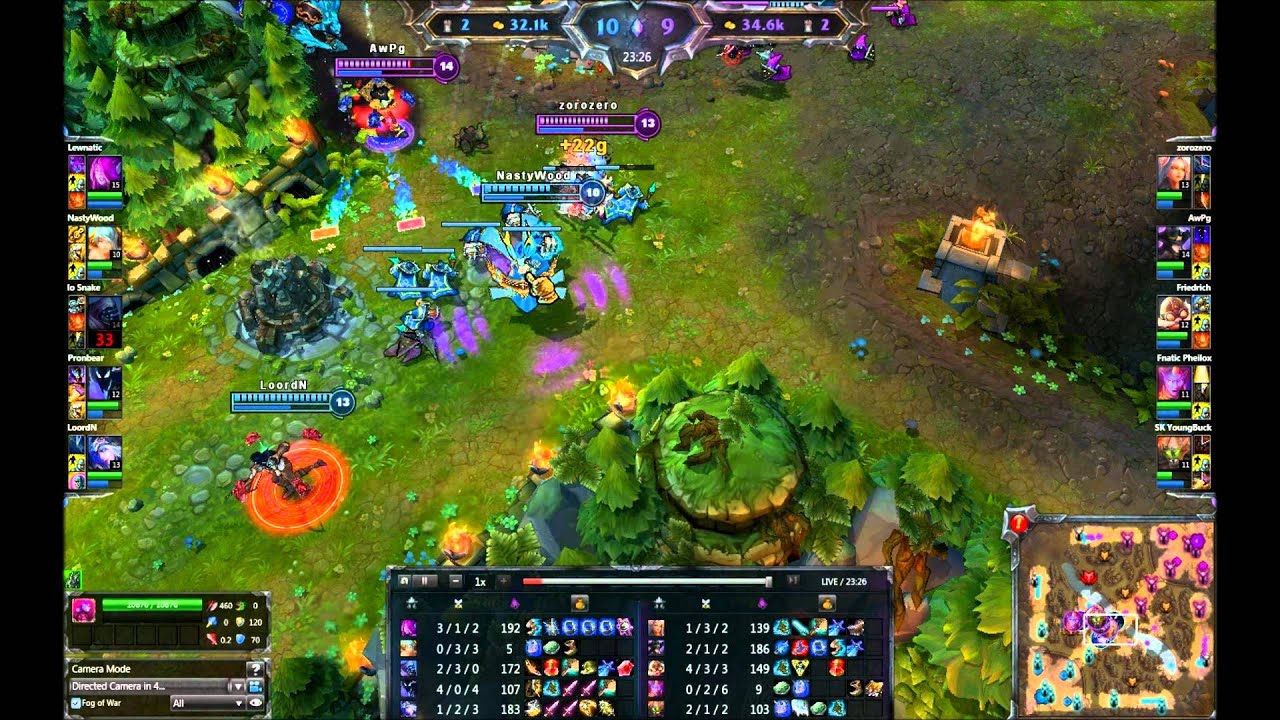Jump to live with the skip-forward icon
The width and height of the screenshot is (1280, 720).
[x=794, y=582]
